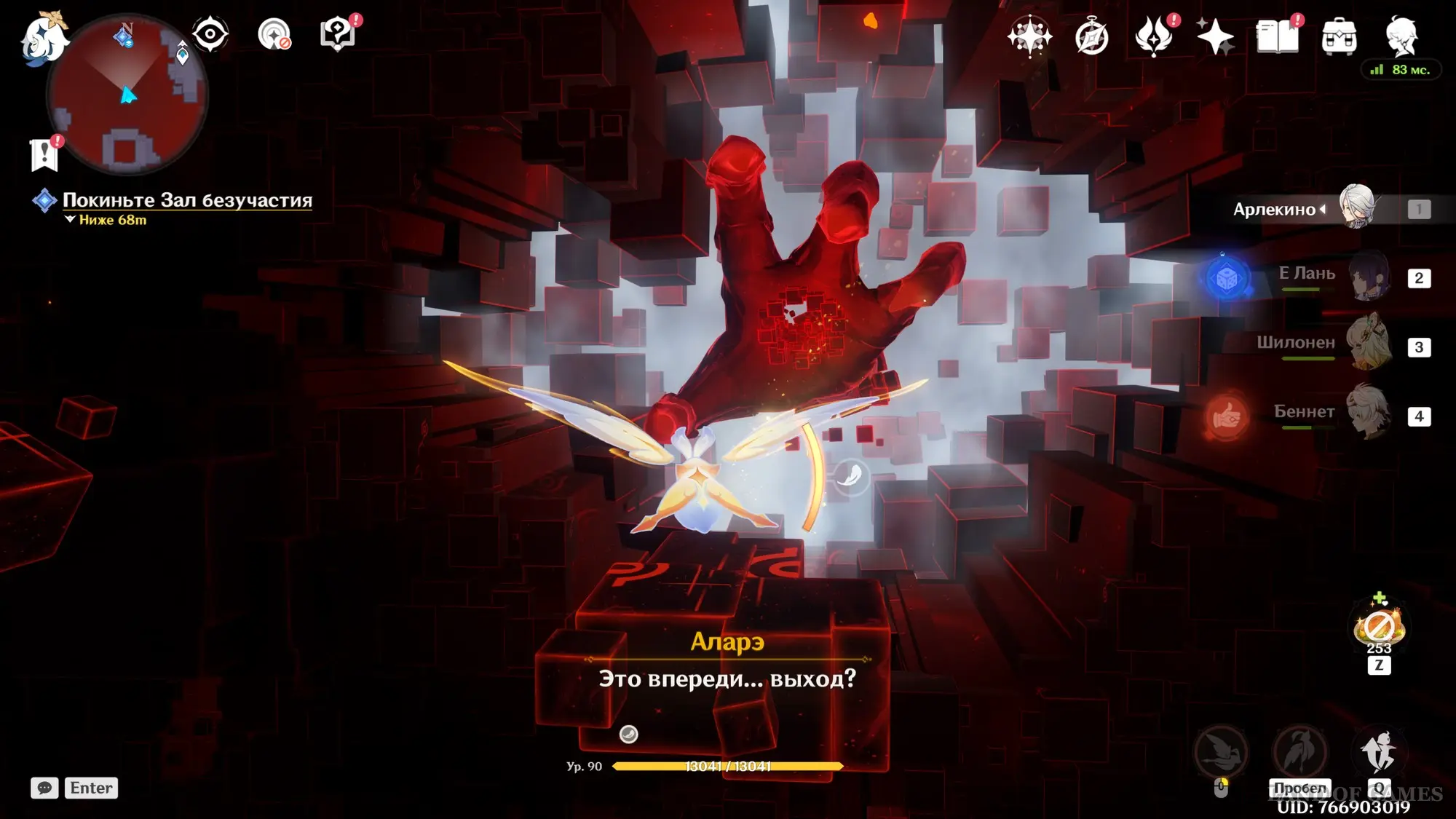Open the tutorial question-mark icon
1456x819 pixels.
tap(338, 34)
